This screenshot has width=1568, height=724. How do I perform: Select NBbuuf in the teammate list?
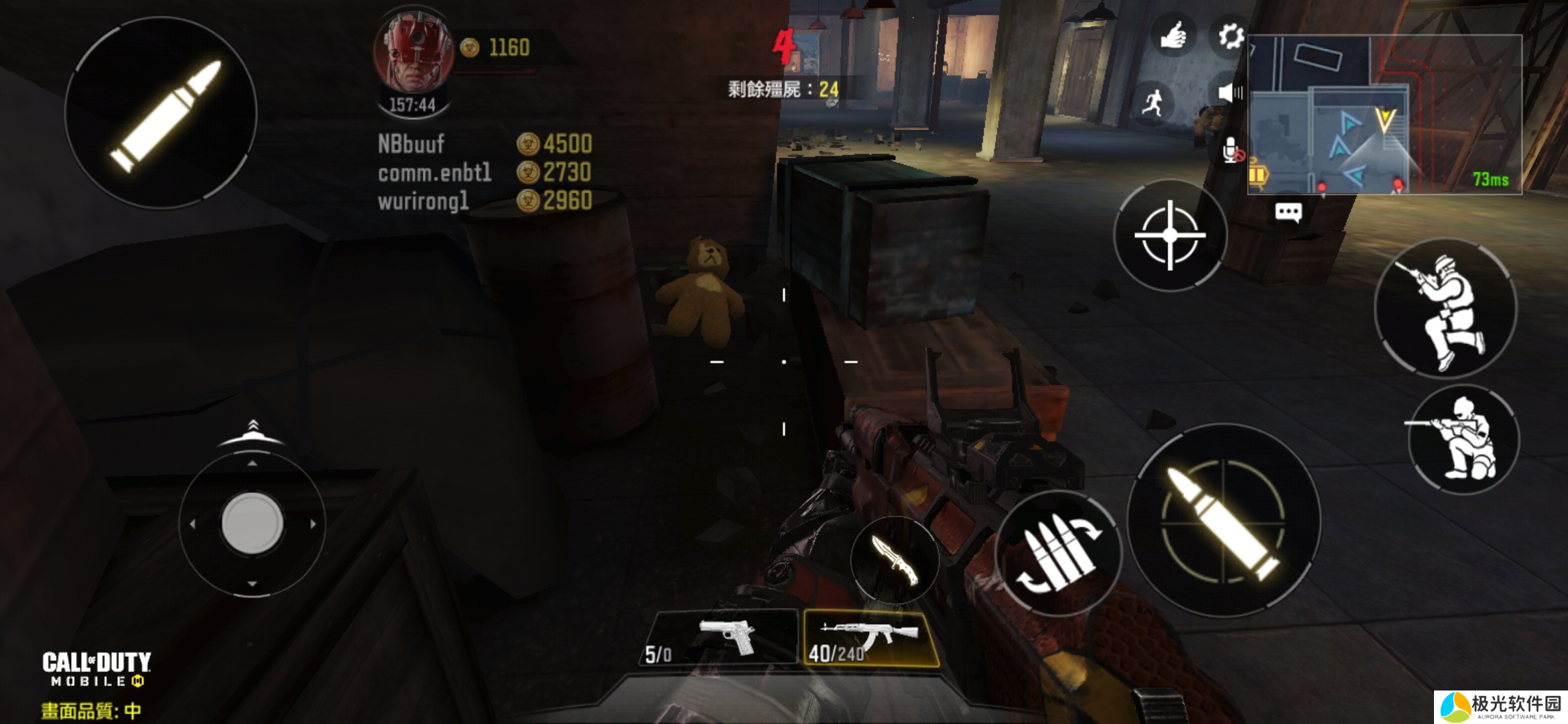[x=411, y=144]
